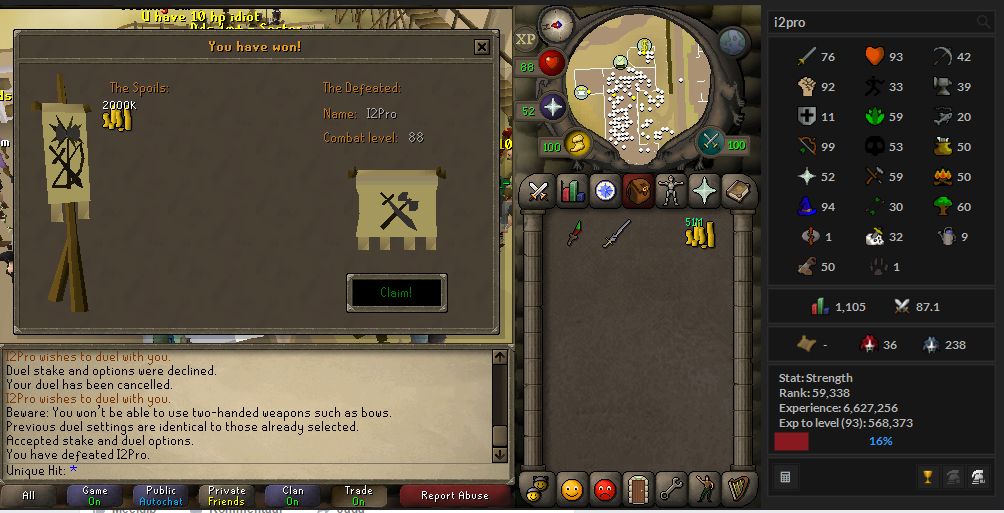Open the combat options tab
This screenshot has width=1004, height=513.
click(539, 190)
